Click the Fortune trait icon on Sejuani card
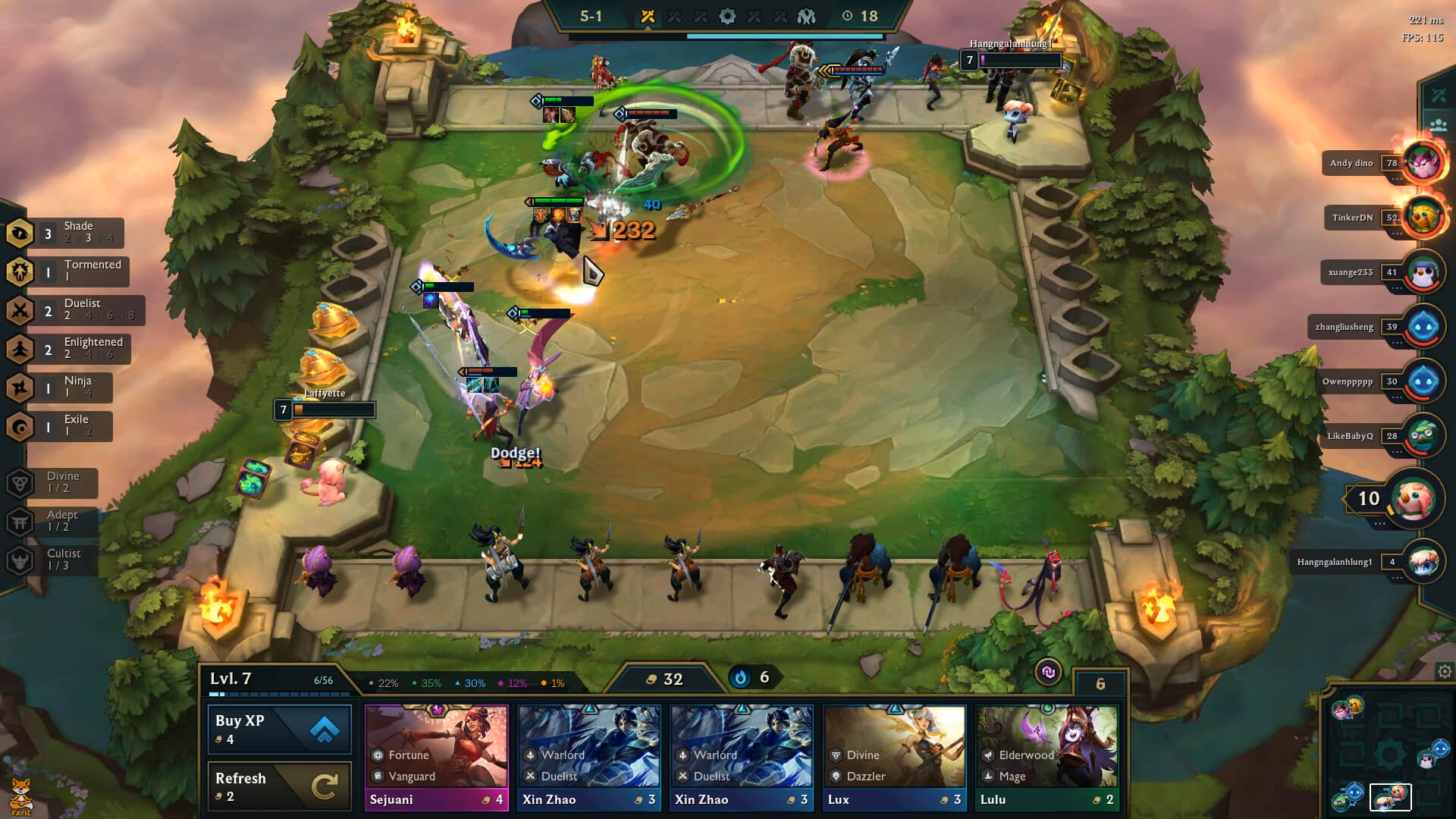The width and height of the screenshot is (1456, 819). tap(376, 755)
